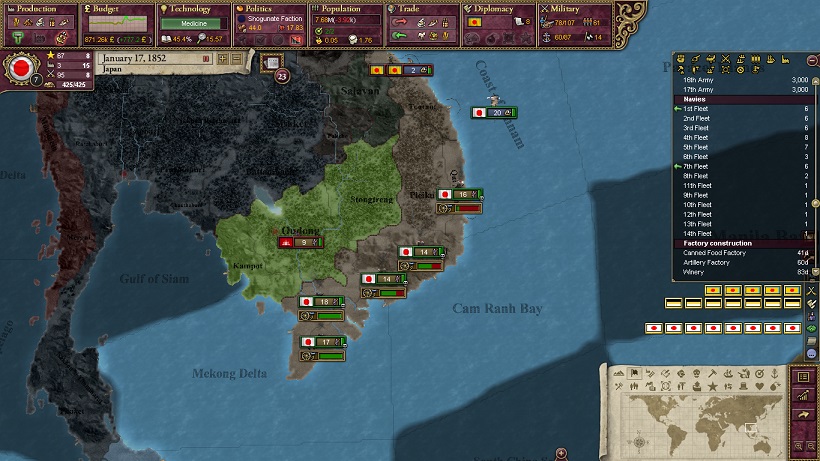Screen dimensions: 820x461
Task: Open the Technology panel showing Medicine
Action: pyautogui.click(x=191, y=22)
